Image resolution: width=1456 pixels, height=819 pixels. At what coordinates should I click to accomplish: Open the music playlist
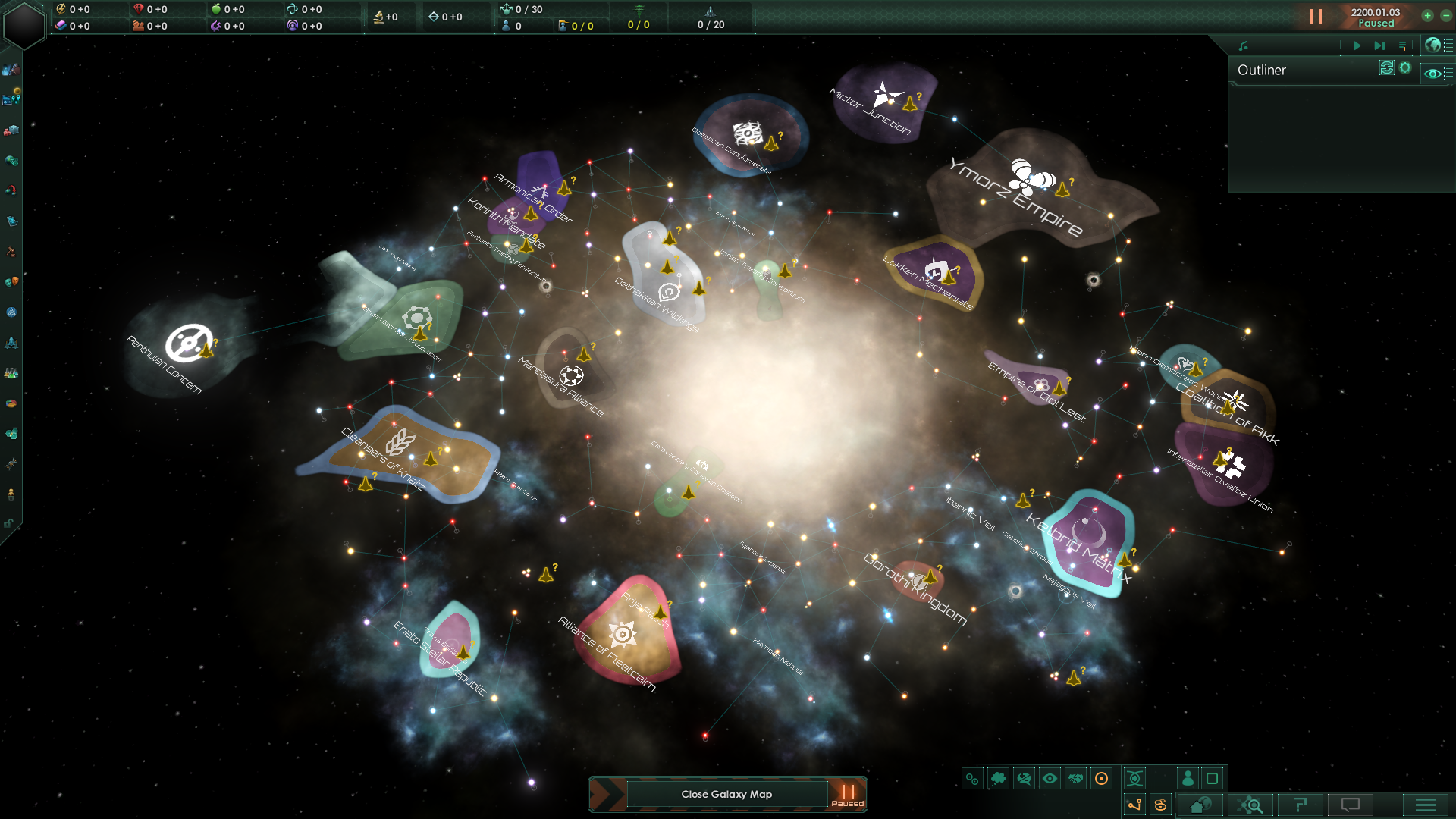(1403, 45)
